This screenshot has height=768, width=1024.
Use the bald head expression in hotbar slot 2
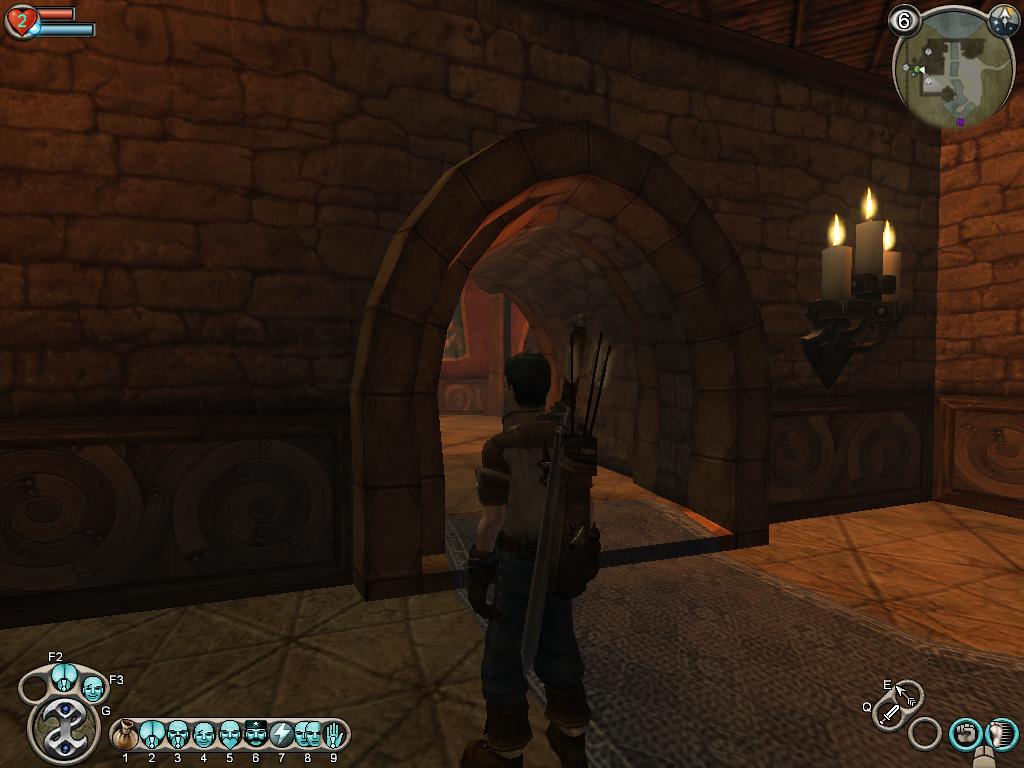152,735
